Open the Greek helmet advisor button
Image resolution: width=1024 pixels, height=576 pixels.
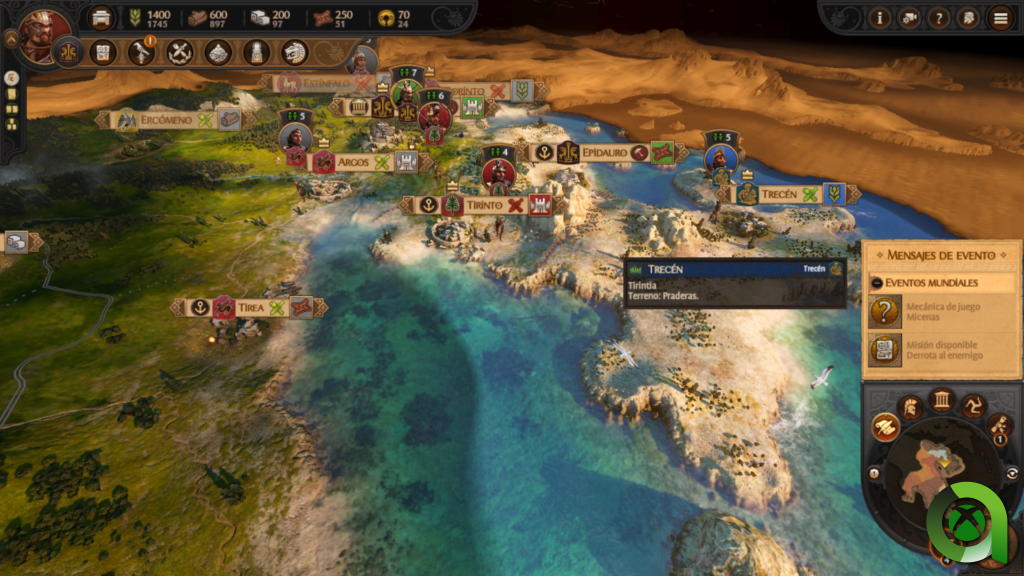968,17
